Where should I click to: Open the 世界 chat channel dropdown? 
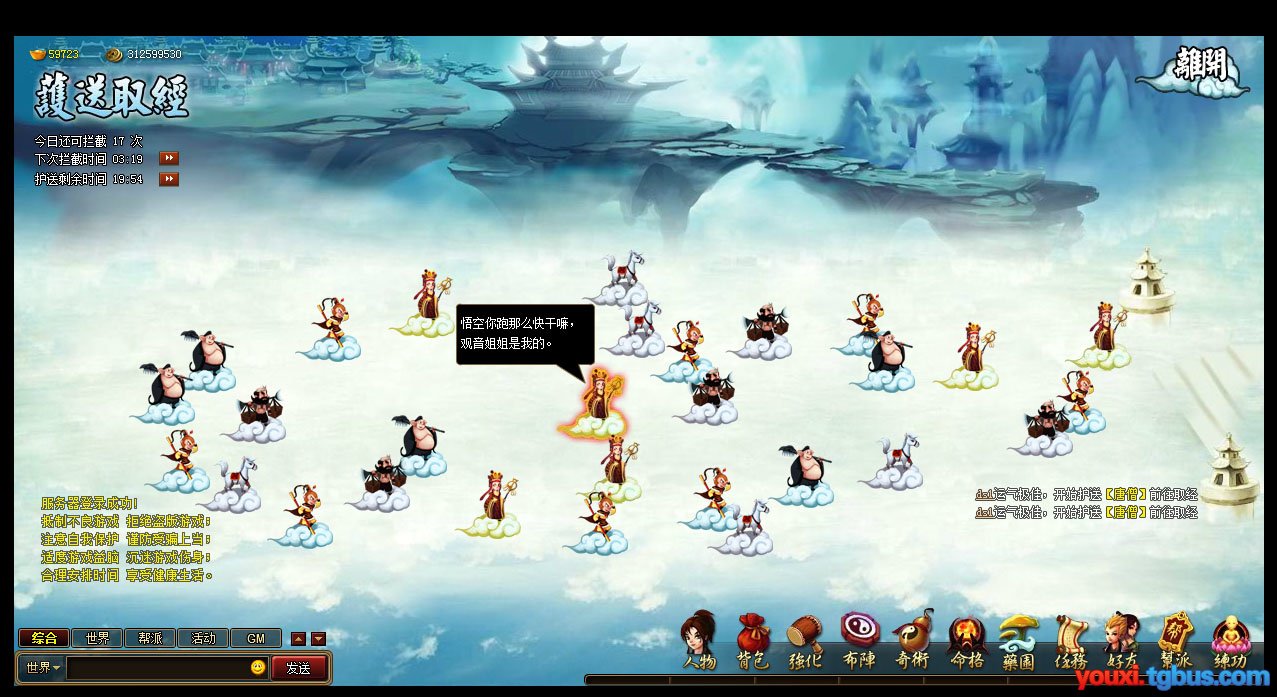tap(43, 667)
